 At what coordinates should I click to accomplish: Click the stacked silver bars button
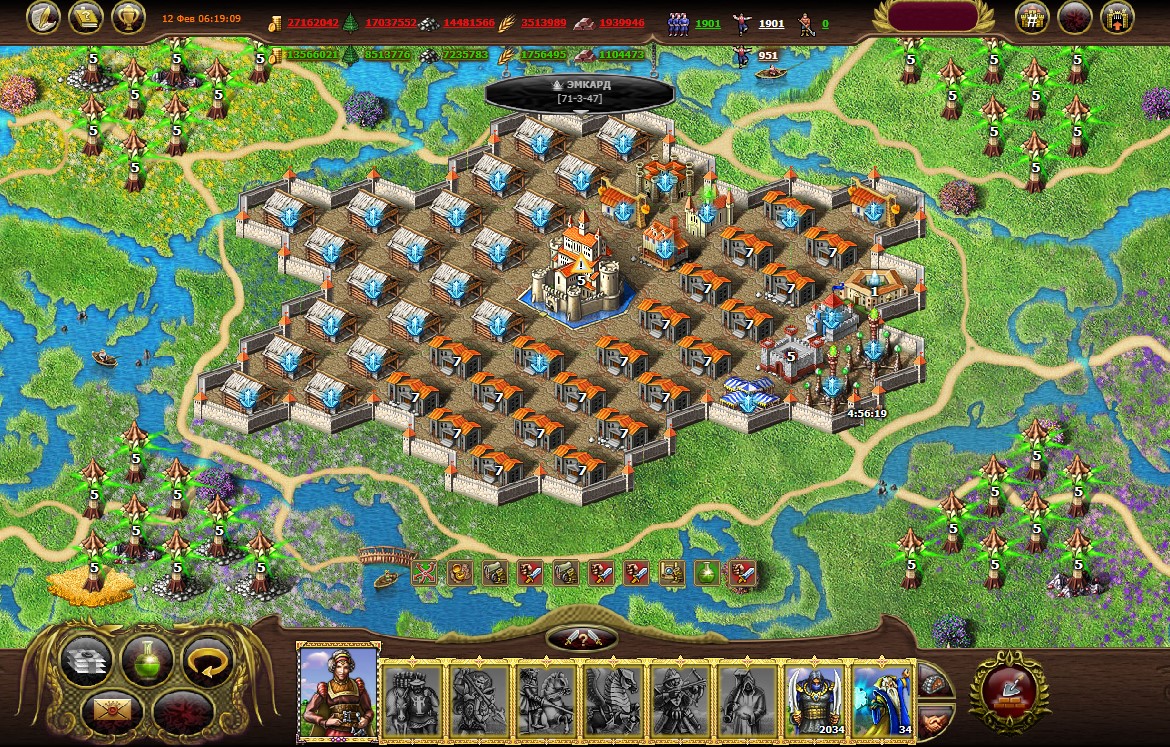click(87, 660)
